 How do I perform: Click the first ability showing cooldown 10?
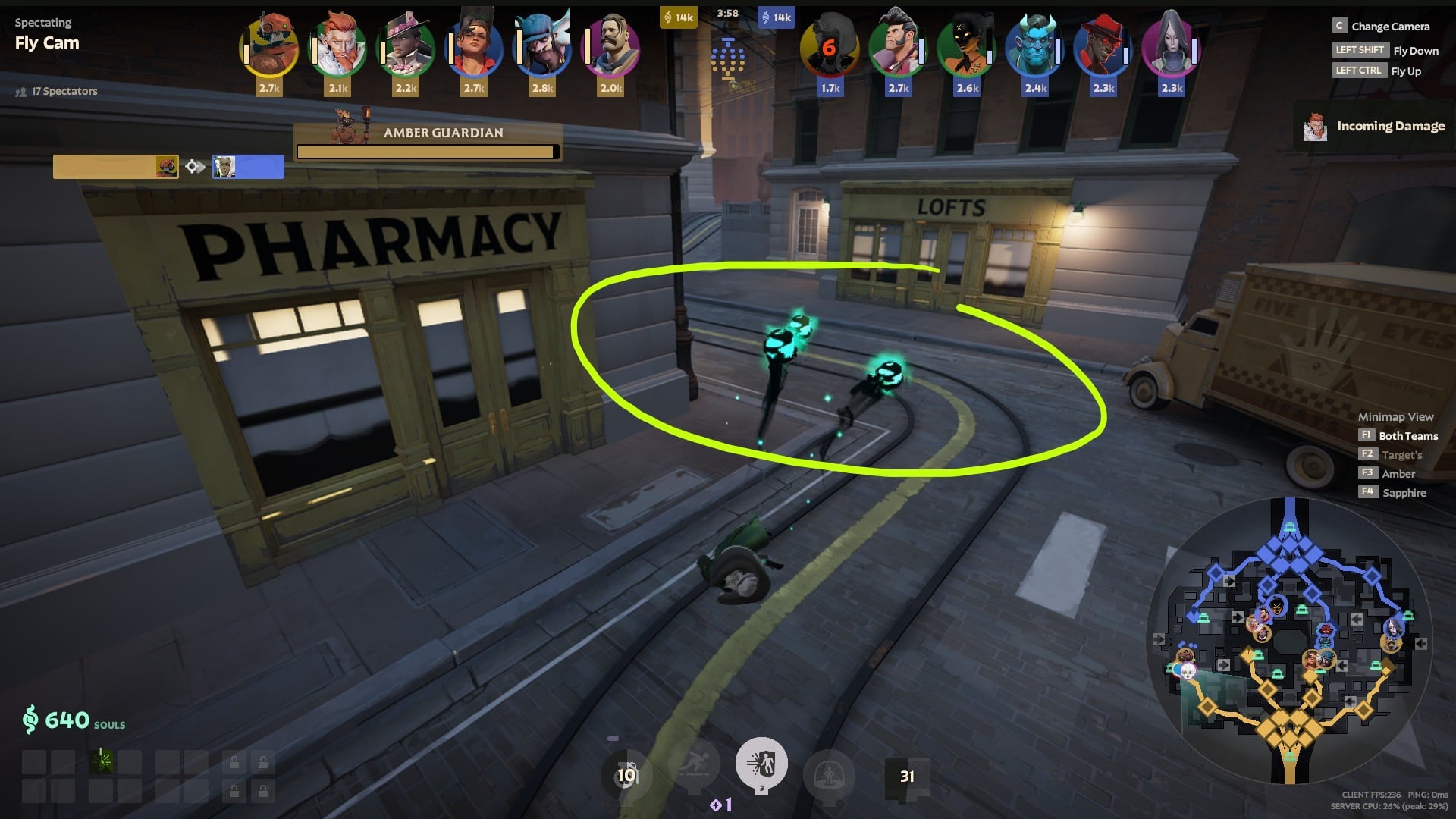pyautogui.click(x=626, y=775)
